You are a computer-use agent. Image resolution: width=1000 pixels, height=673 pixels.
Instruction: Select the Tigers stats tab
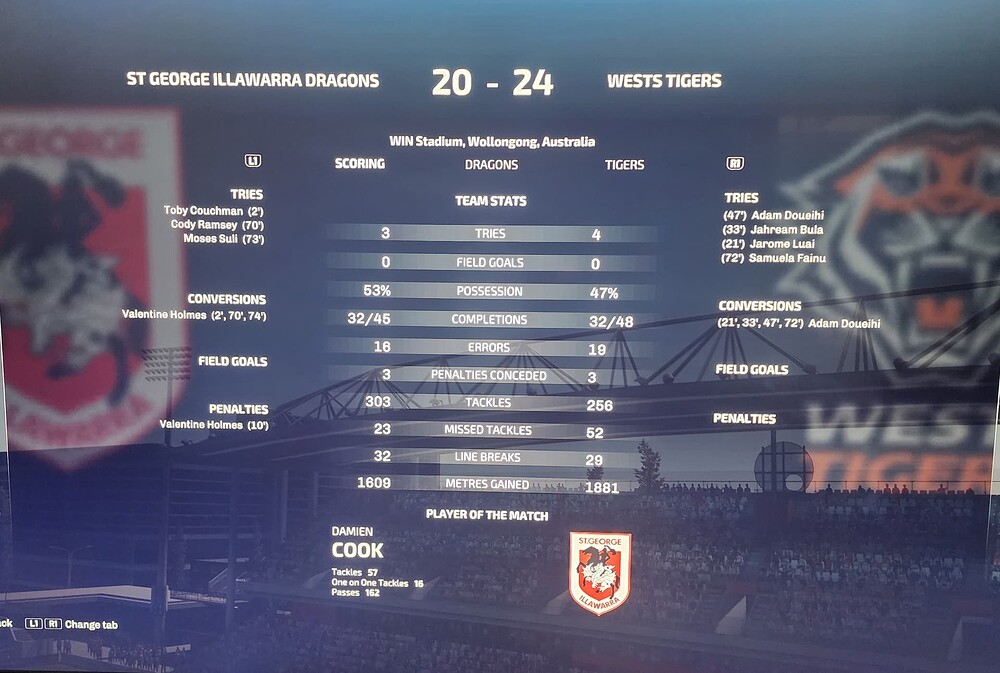click(x=625, y=165)
